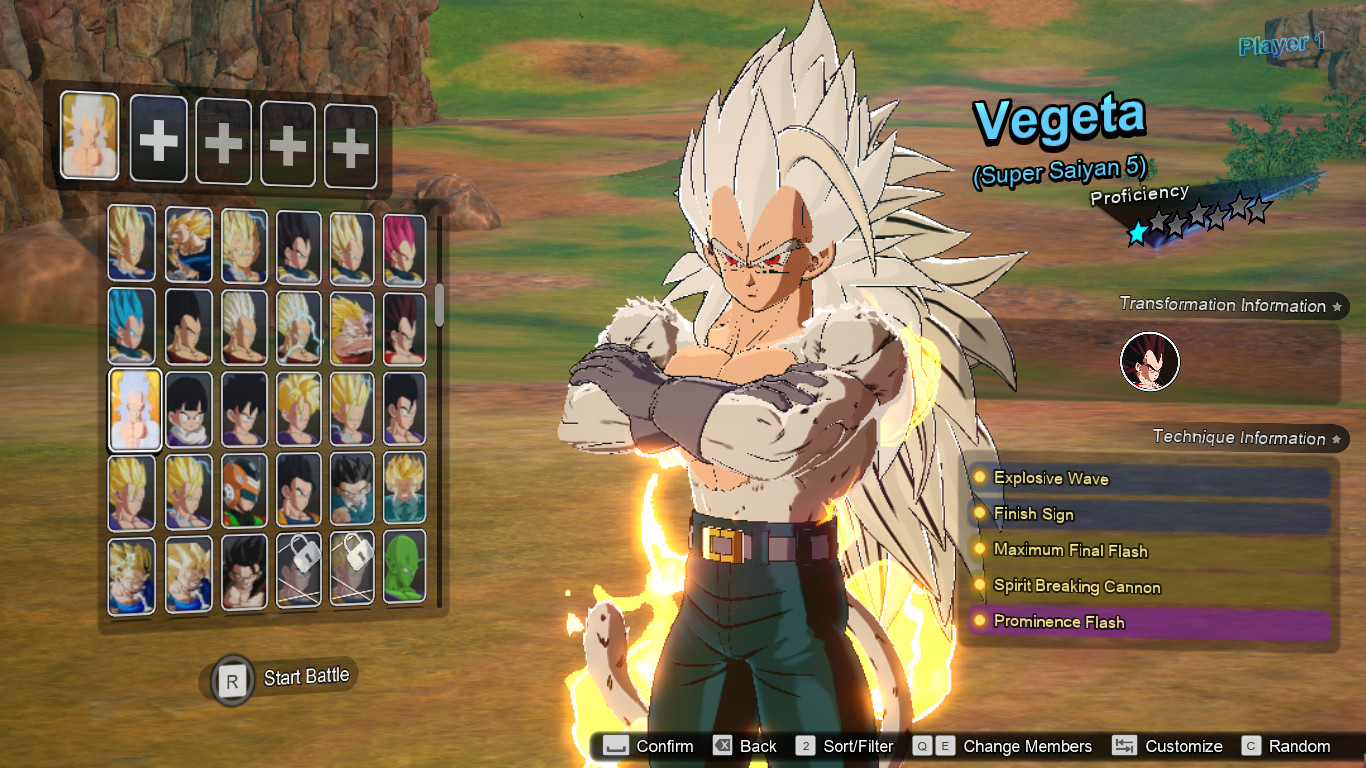Select the Finish Sign technique

pos(1150,515)
